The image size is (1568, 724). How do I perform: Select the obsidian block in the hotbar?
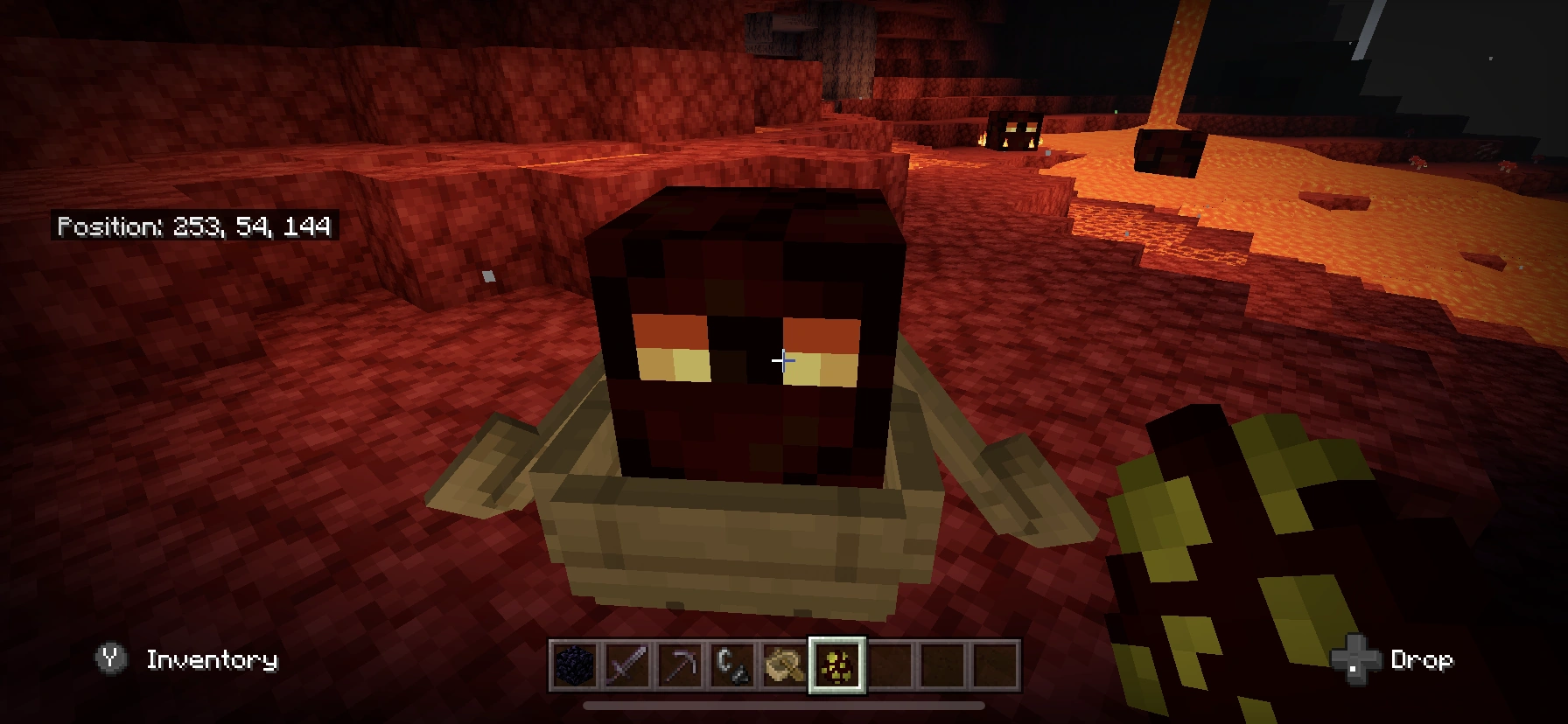point(575,665)
